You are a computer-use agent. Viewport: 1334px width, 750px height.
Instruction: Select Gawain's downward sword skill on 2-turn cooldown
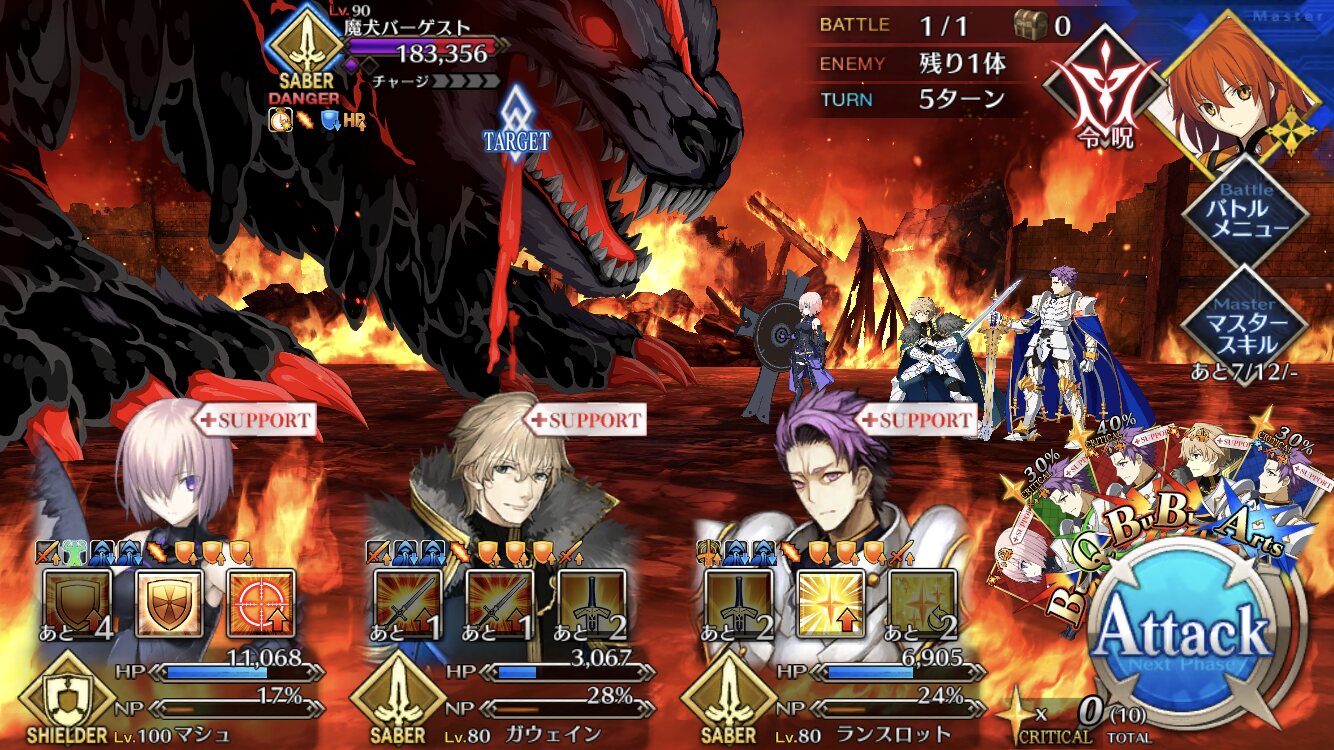tap(592, 604)
